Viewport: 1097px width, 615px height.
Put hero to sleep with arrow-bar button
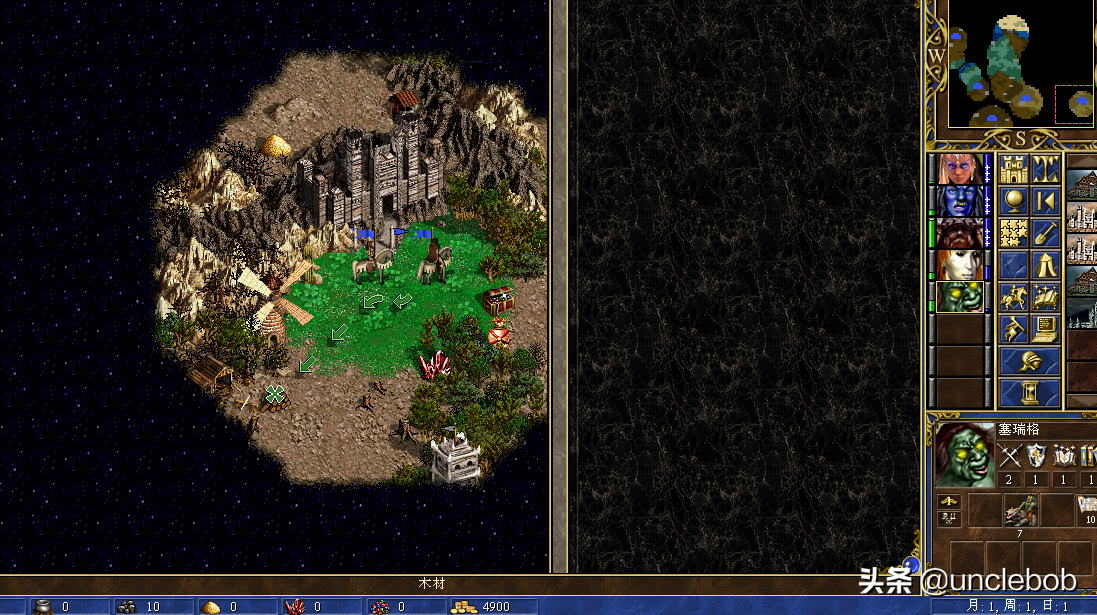click(x=1046, y=200)
